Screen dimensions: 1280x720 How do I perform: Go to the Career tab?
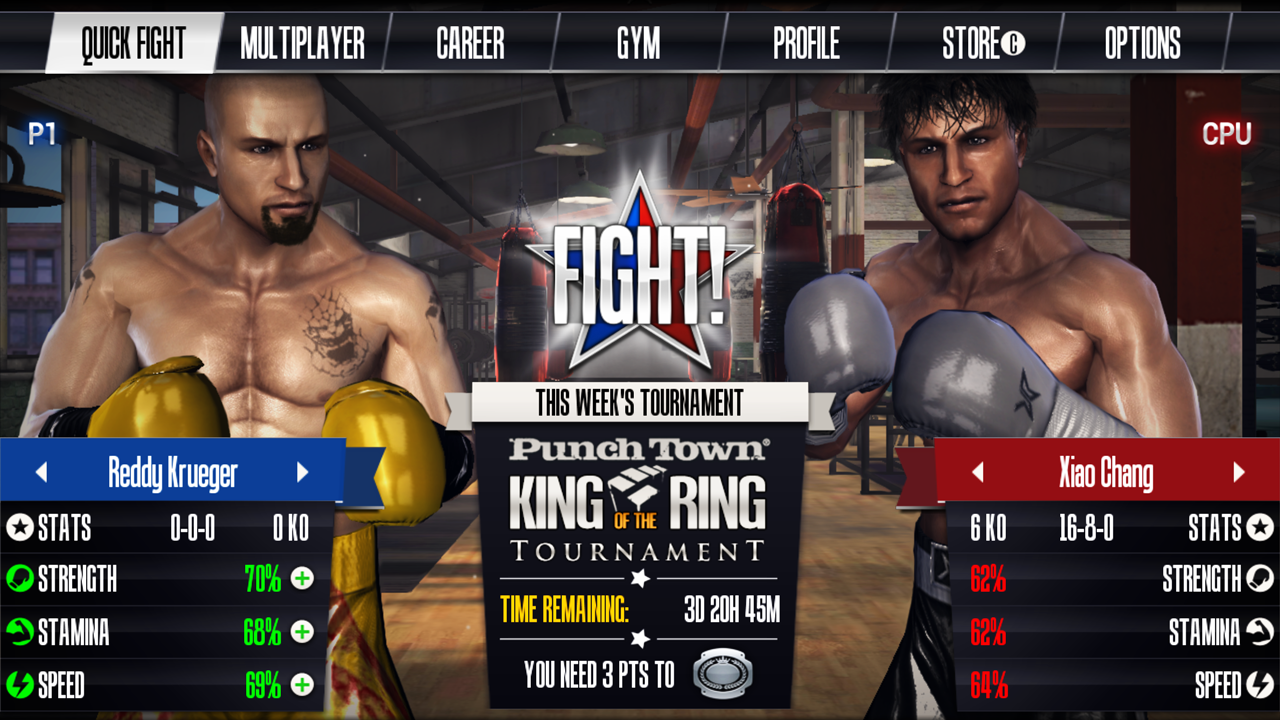(470, 43)
